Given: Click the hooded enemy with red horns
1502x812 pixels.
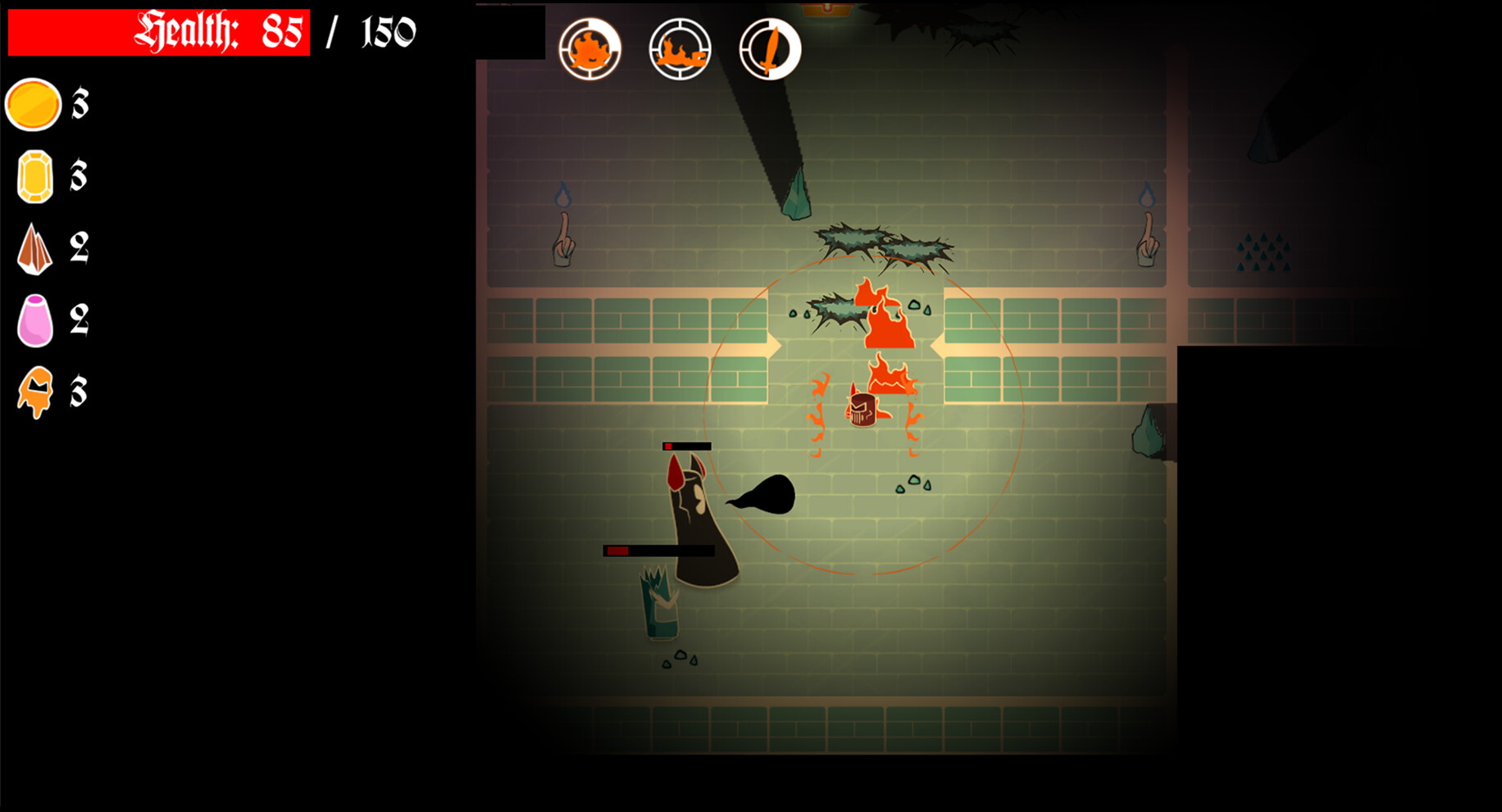Looking at the screenshot, I should pyautogui.click(x=697, y=516).
